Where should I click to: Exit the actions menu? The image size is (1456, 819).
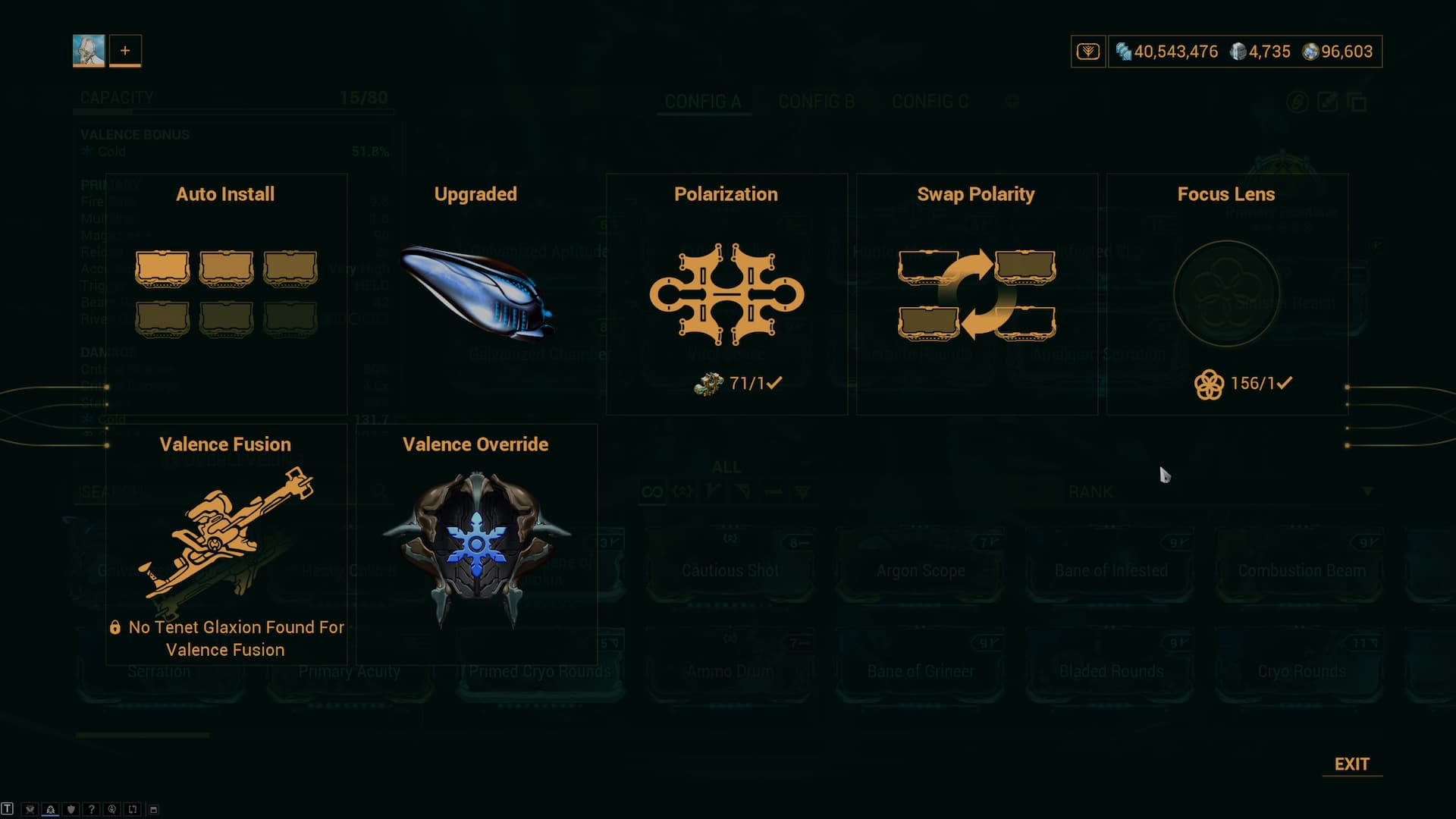coord(1351,764)
